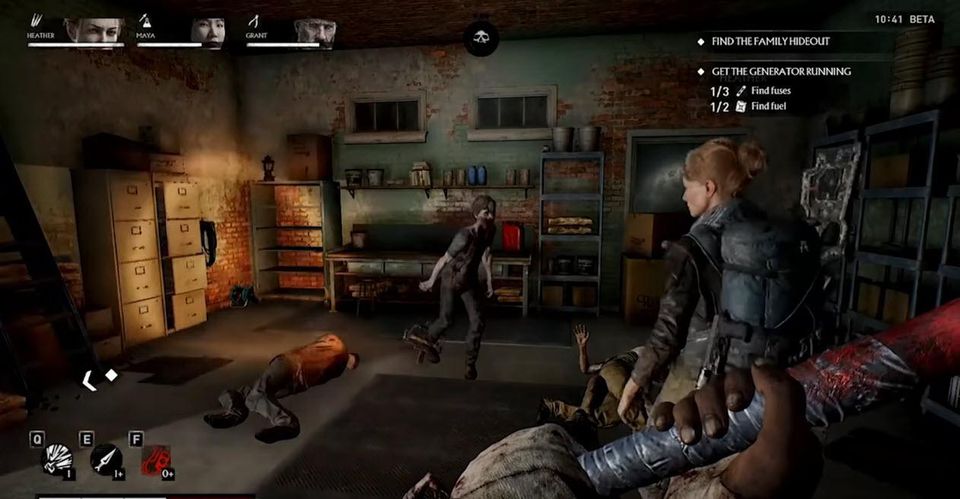Click the skull emblem at top center

pos(481,38)
